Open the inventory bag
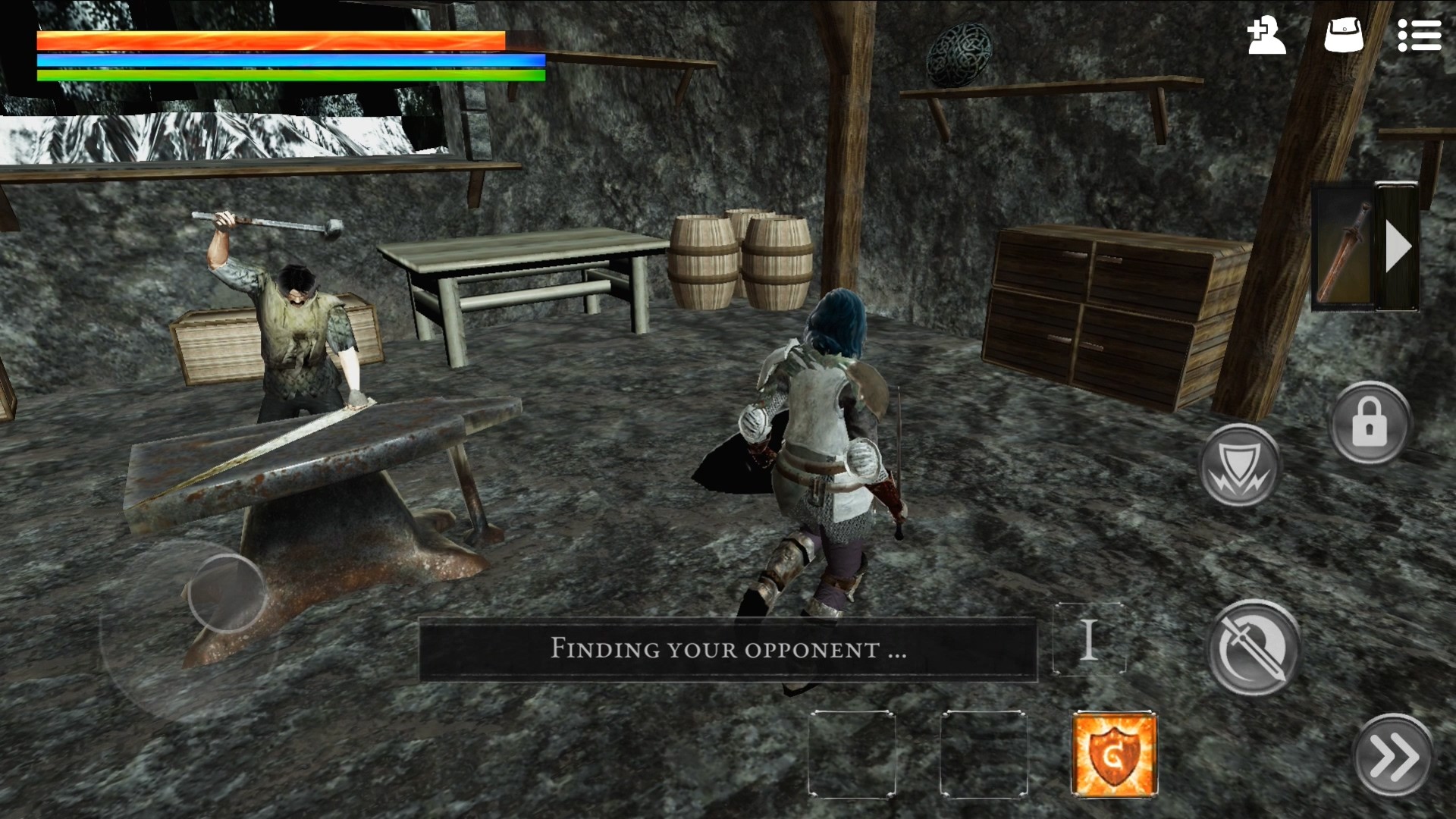 pyautogui.click(x=1343, y=36)
